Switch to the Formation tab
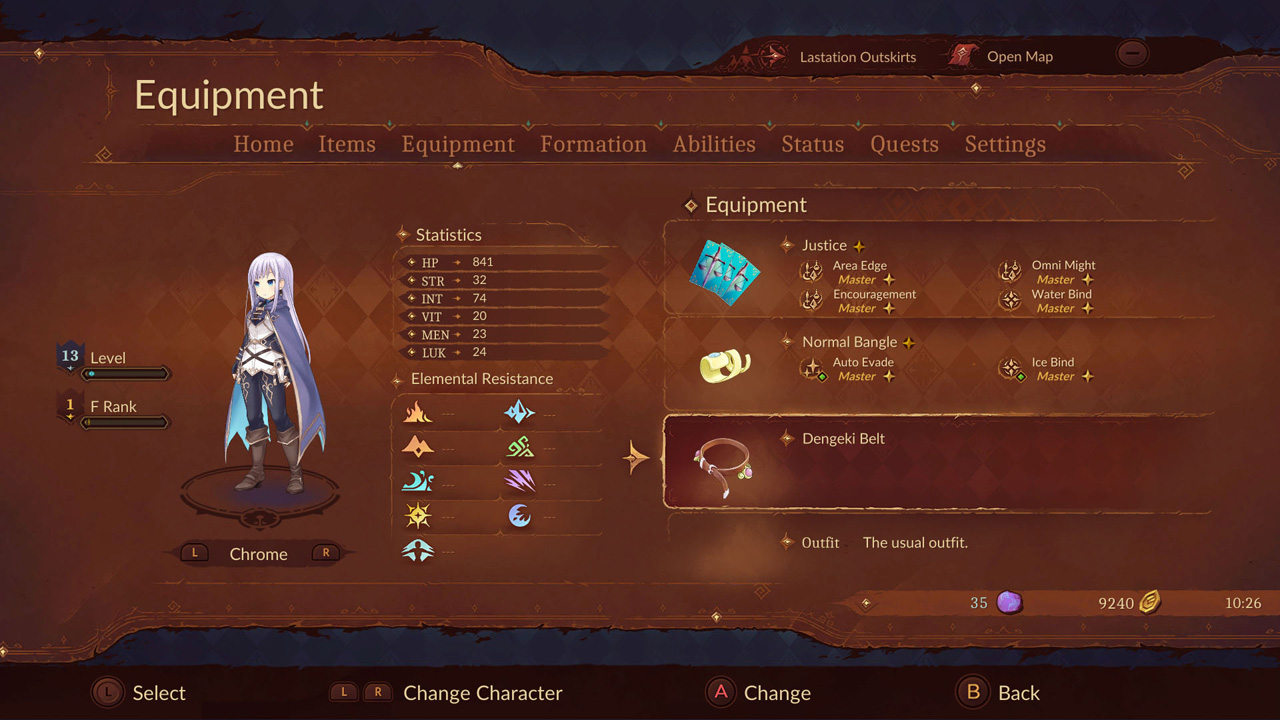Screen dimensions: 1280x720 (x=593, y=144)
